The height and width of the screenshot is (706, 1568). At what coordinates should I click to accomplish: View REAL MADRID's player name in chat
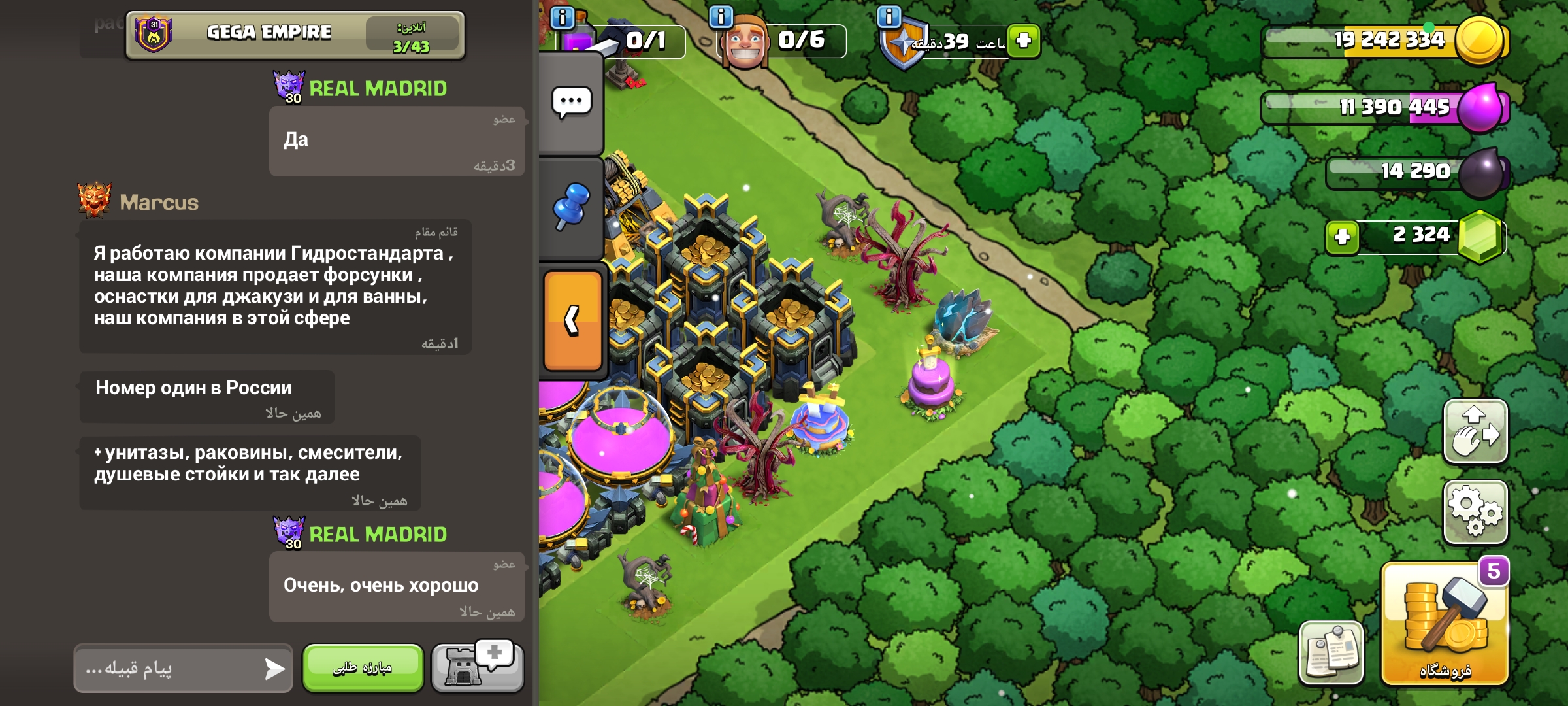click(378, 89)
